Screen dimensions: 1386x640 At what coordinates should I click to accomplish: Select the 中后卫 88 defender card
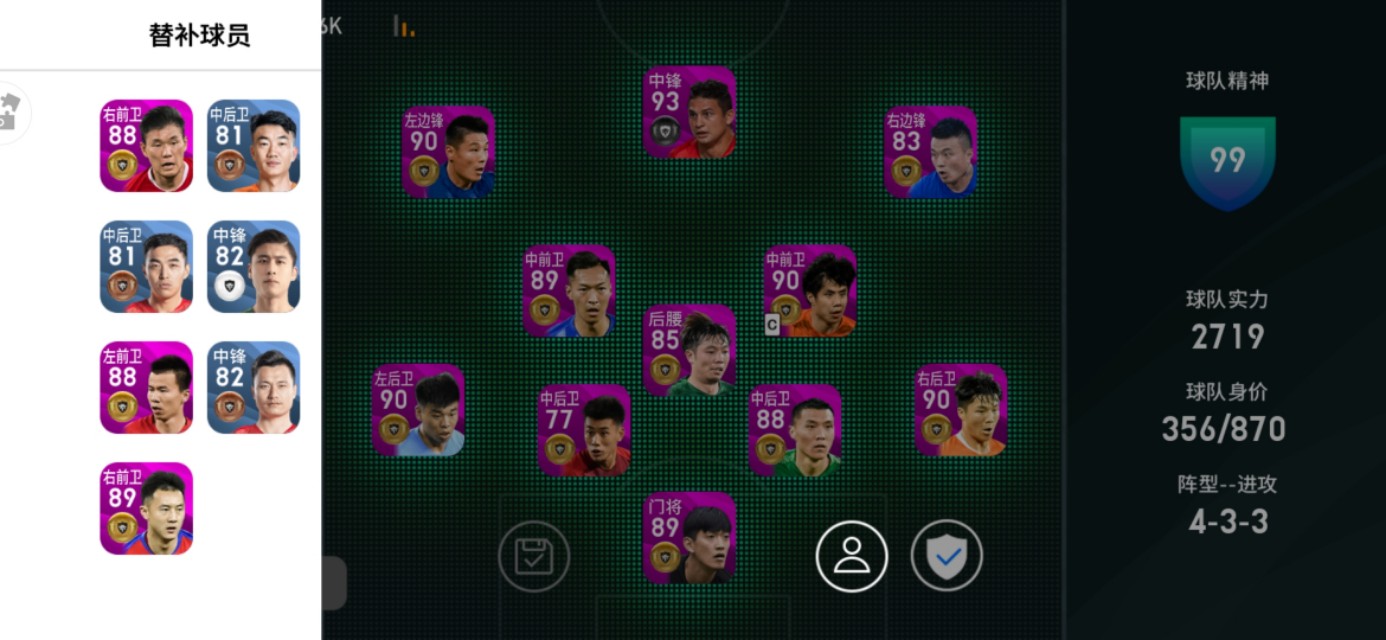(795, 430)
